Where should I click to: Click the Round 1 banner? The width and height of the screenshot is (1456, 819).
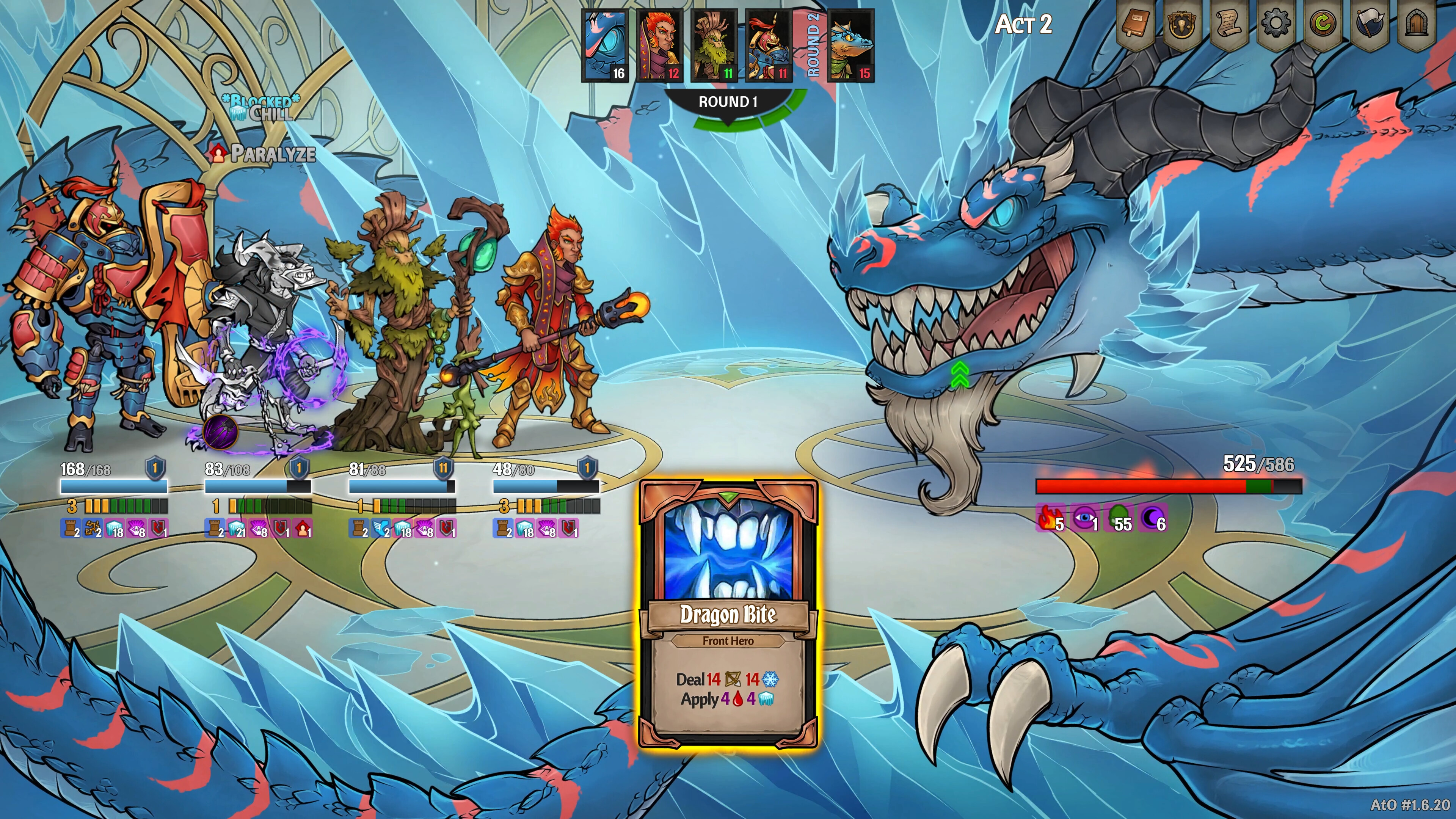(729, 102)
